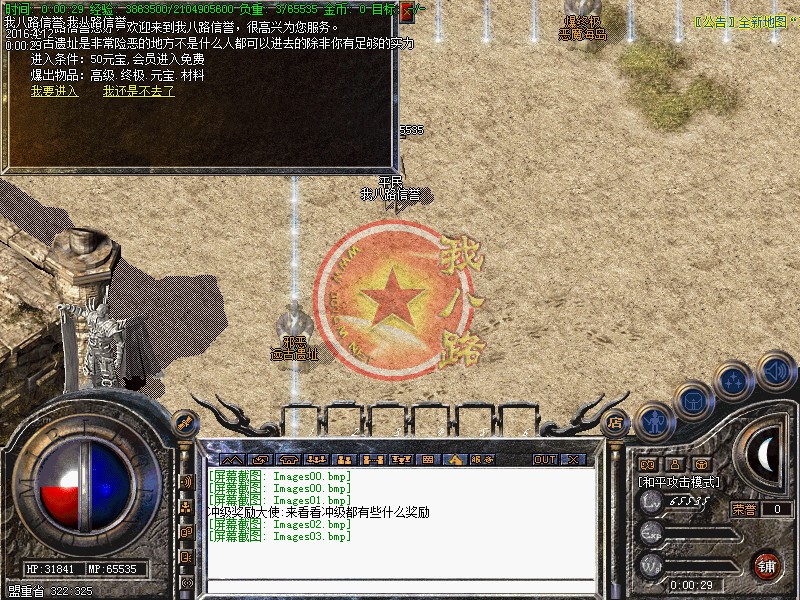Click the OUT button above chat
800x600 pixels.
coord(544,459)
